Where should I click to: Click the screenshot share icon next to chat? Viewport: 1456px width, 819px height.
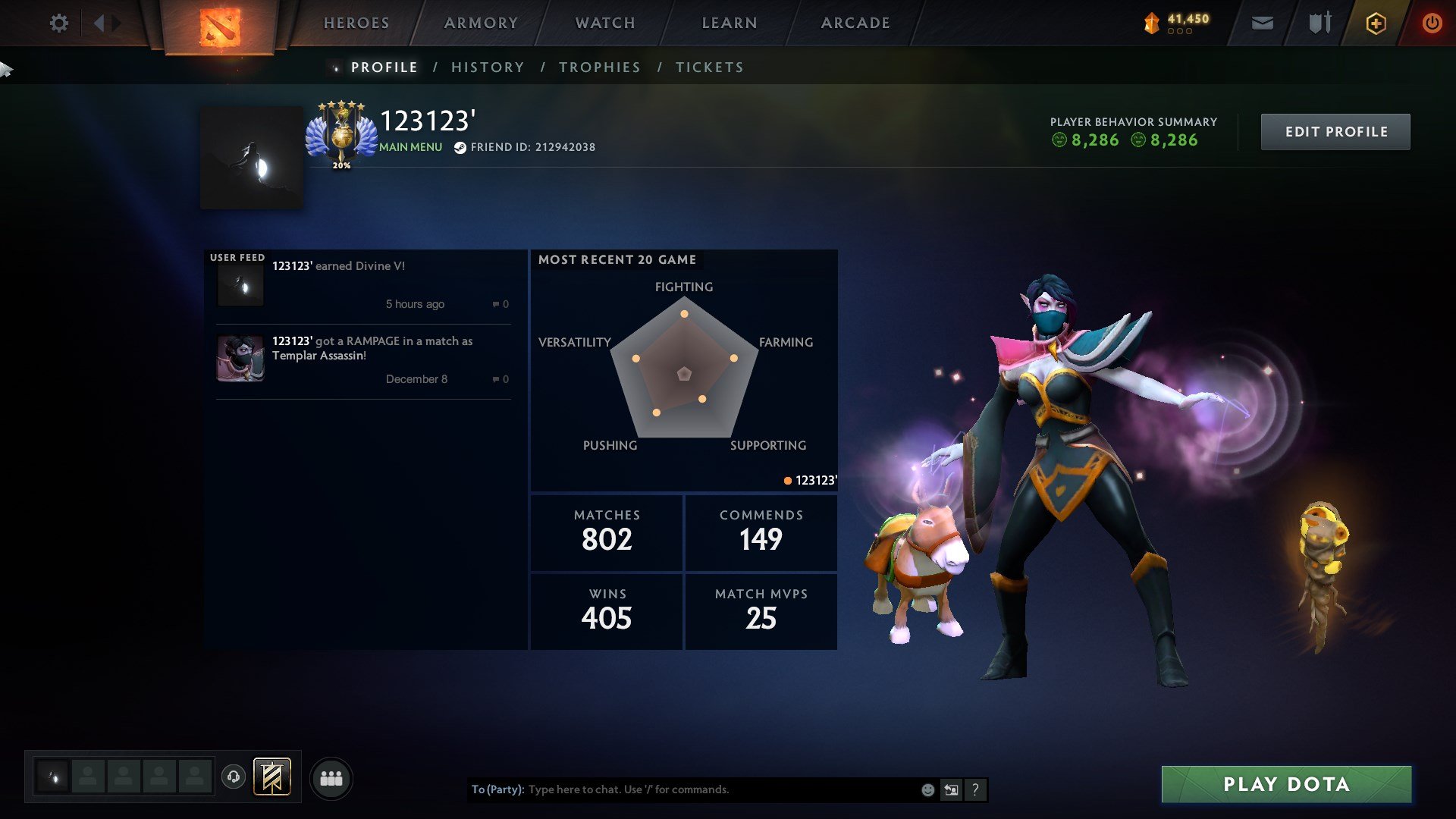(x=951, y=789)
